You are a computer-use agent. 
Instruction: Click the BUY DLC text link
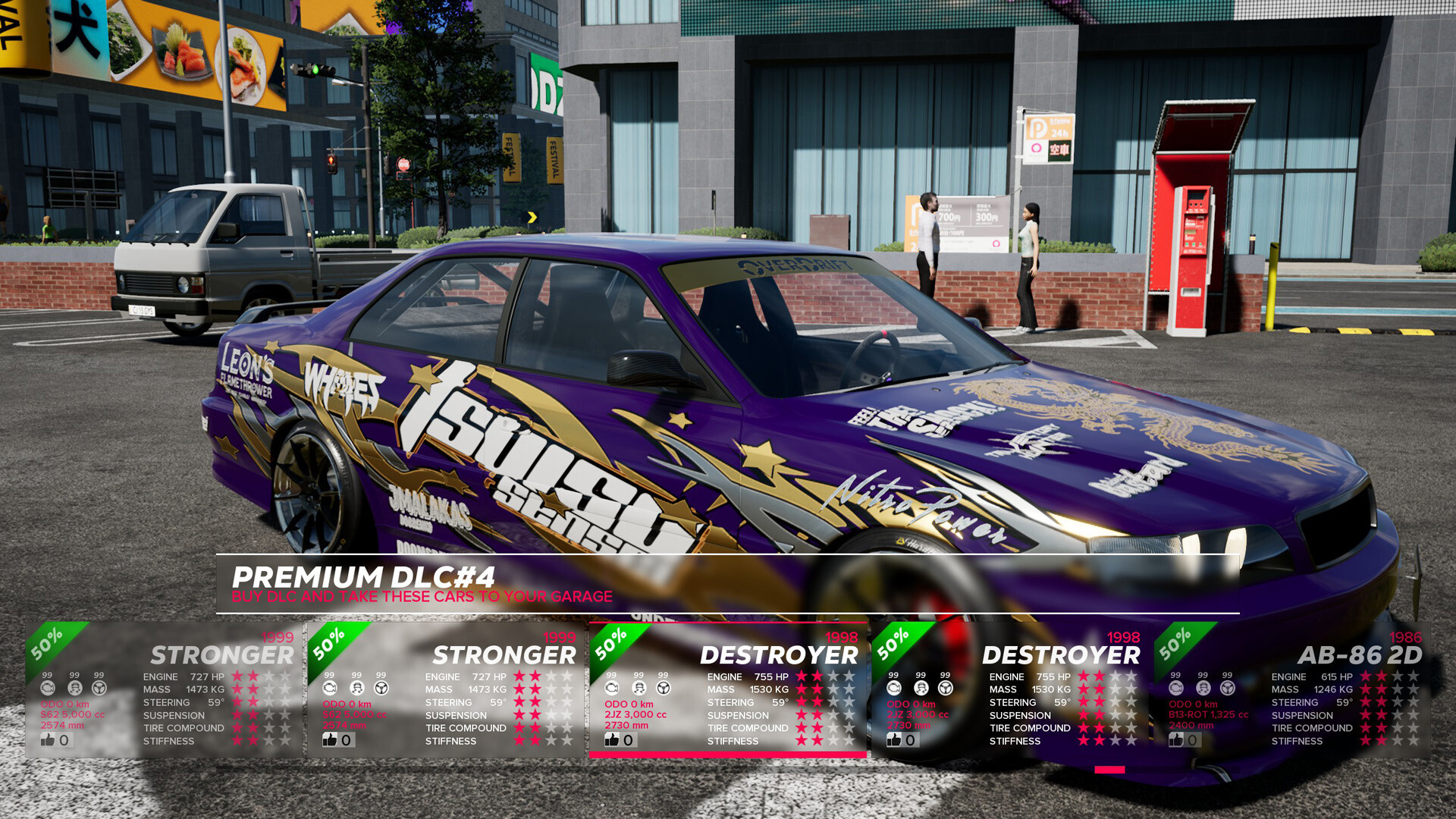coord(422,597)
